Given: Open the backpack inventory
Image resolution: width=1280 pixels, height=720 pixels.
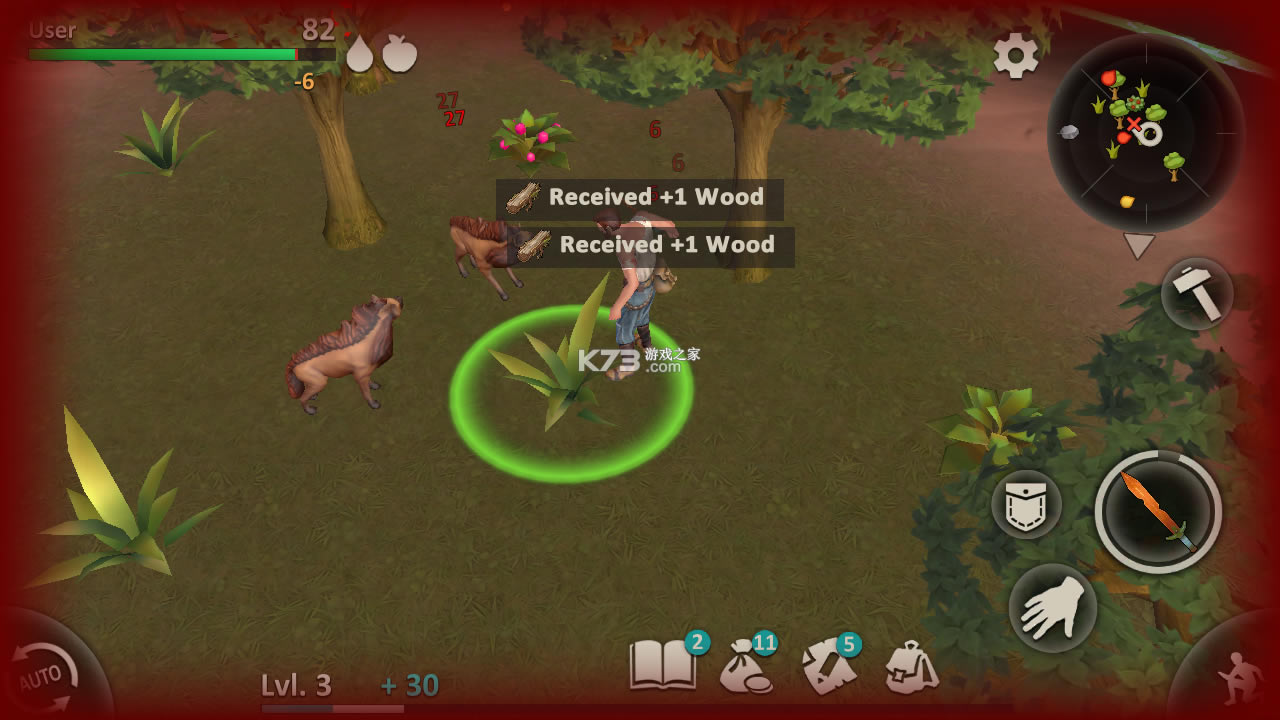Looking at the screenshot, I should [911, 667].
